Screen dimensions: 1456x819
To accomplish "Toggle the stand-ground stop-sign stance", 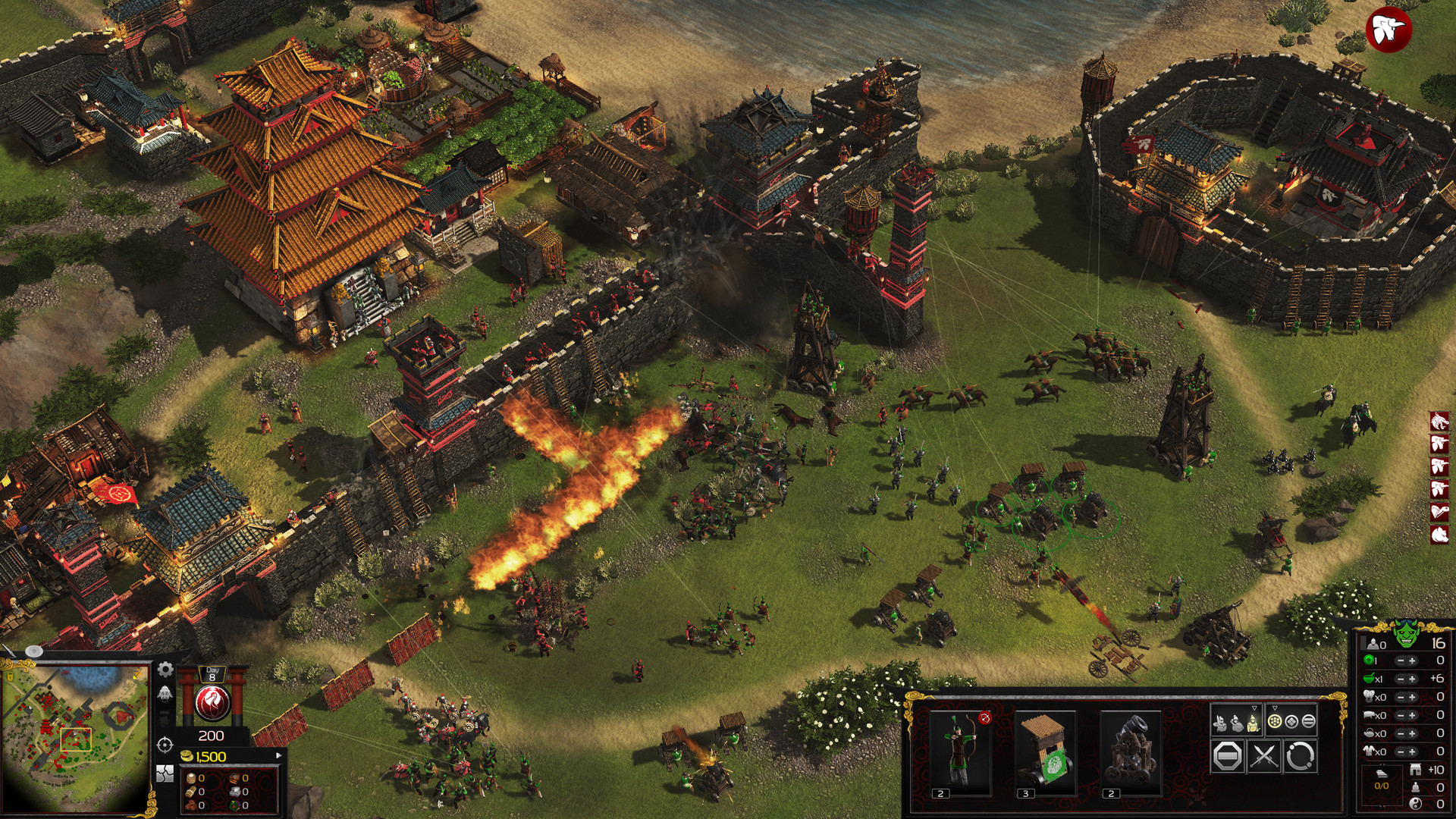I will [1228, 757].
